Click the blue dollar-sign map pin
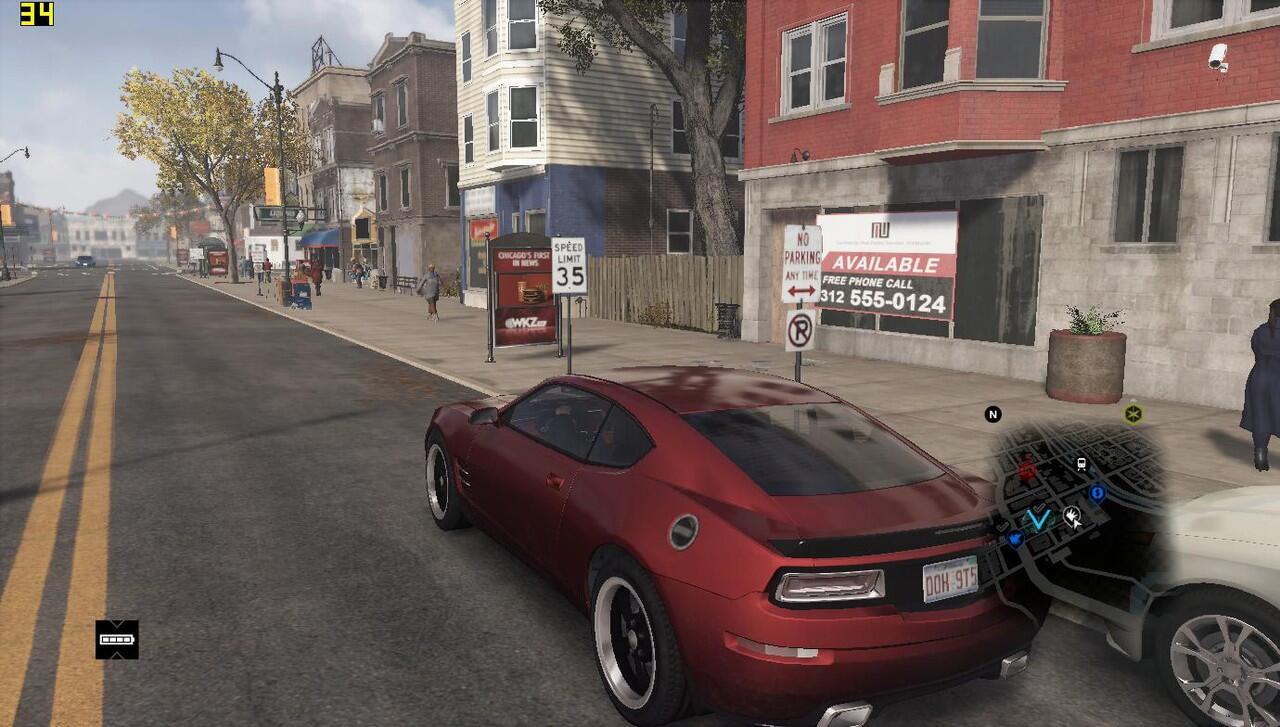This screenshot has height=727, width=1280. 1097,492
